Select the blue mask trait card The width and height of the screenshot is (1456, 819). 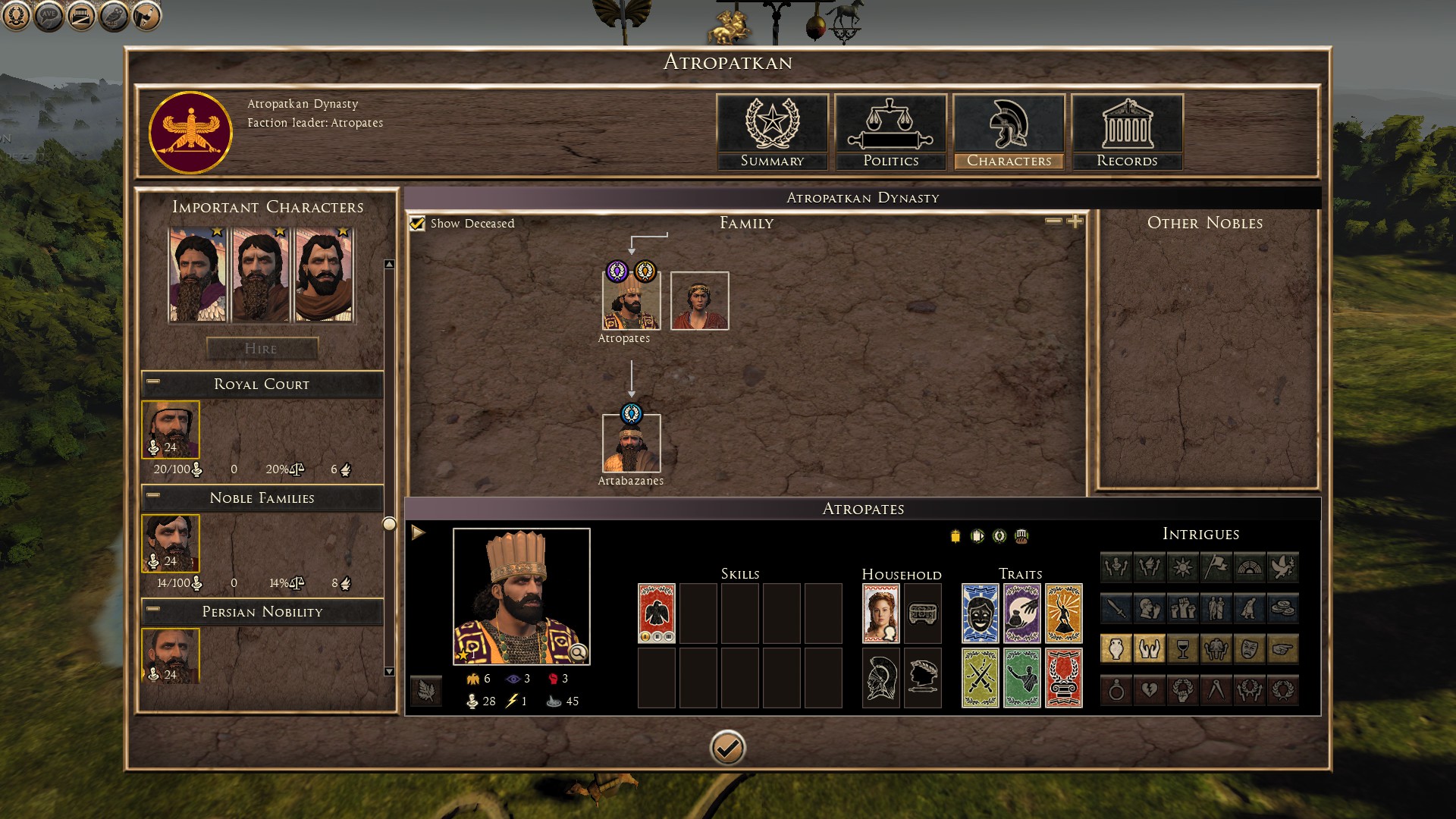[980, 613]
